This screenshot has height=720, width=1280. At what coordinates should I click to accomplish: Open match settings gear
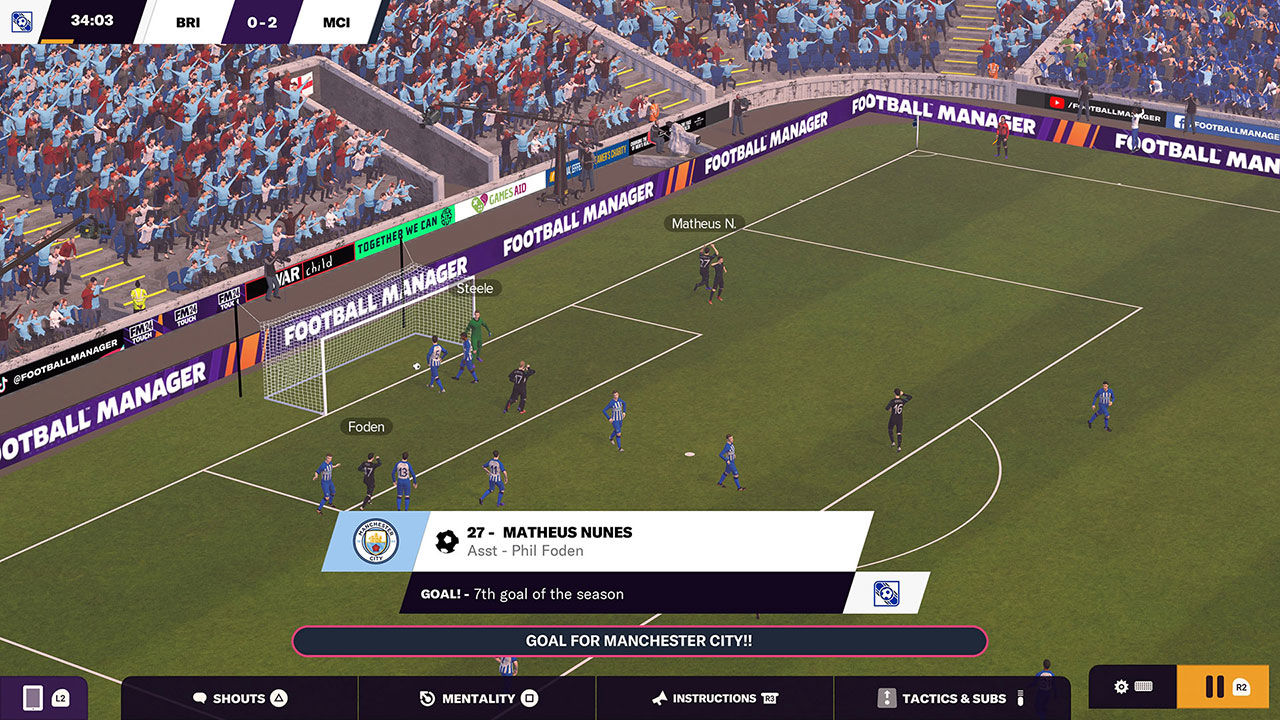pyautogui.click(x=1122, y=687)
